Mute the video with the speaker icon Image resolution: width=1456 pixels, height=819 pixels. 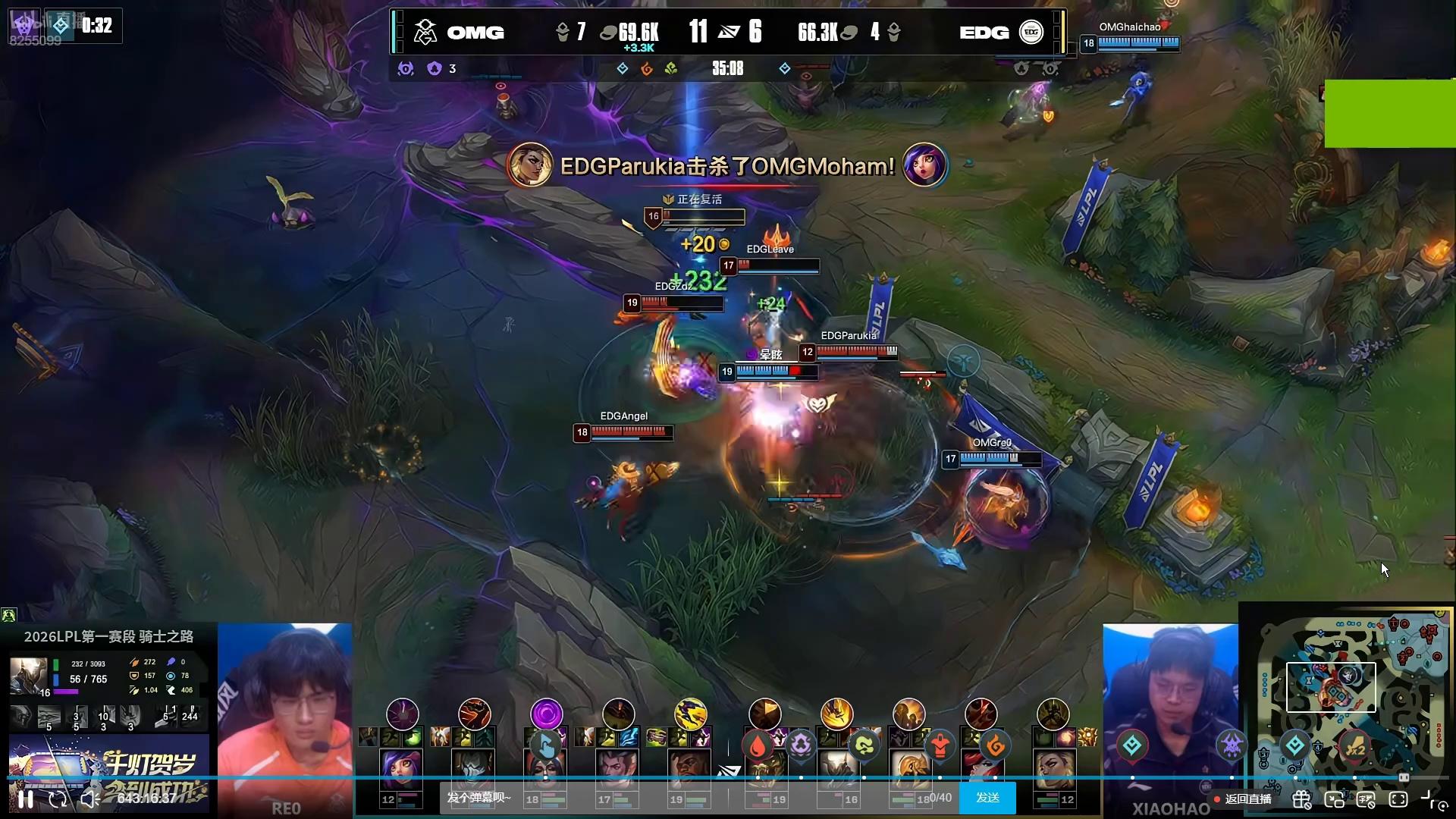click(89, 799)
